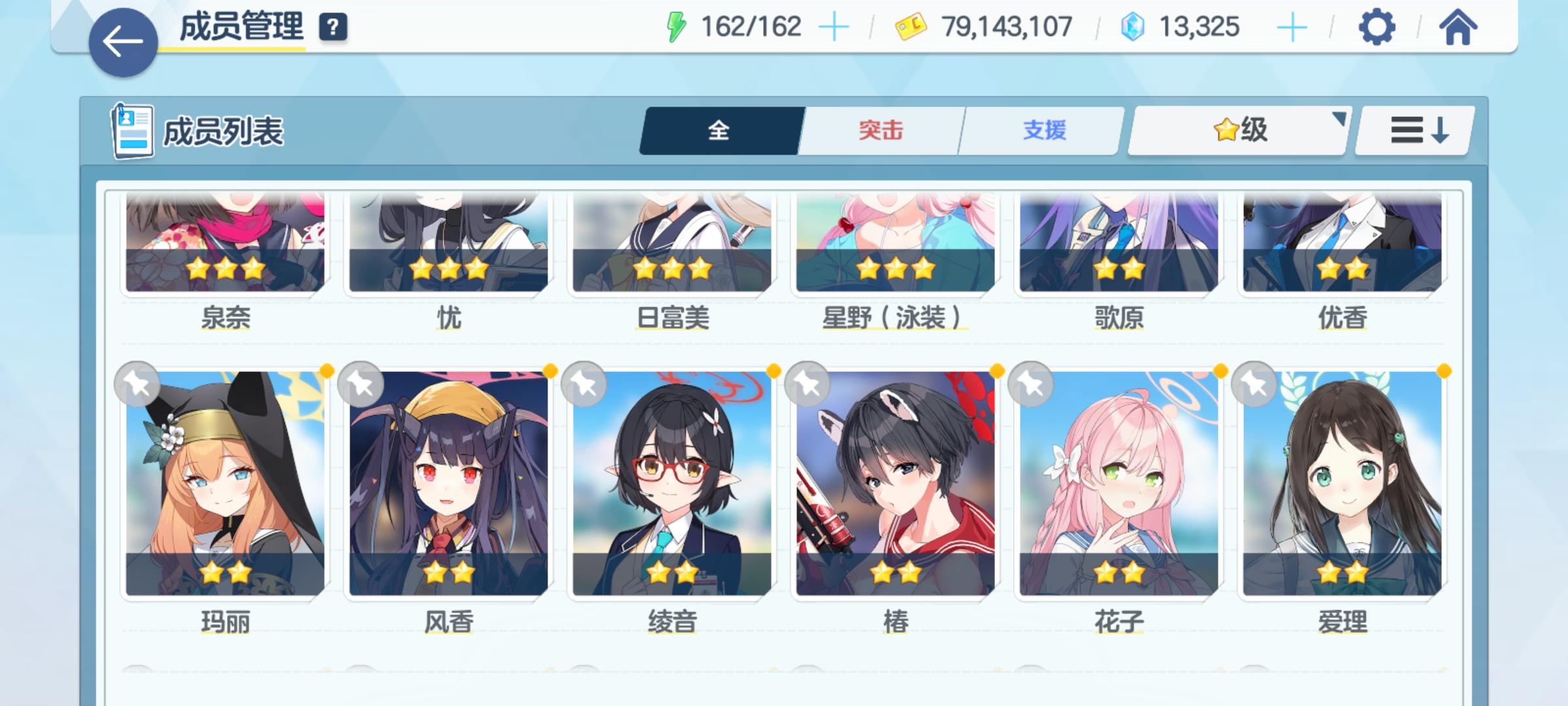Click the help question mark beside 成员管理
The height and width of the screenshot is (706, 1568).
tap(333, 27)
